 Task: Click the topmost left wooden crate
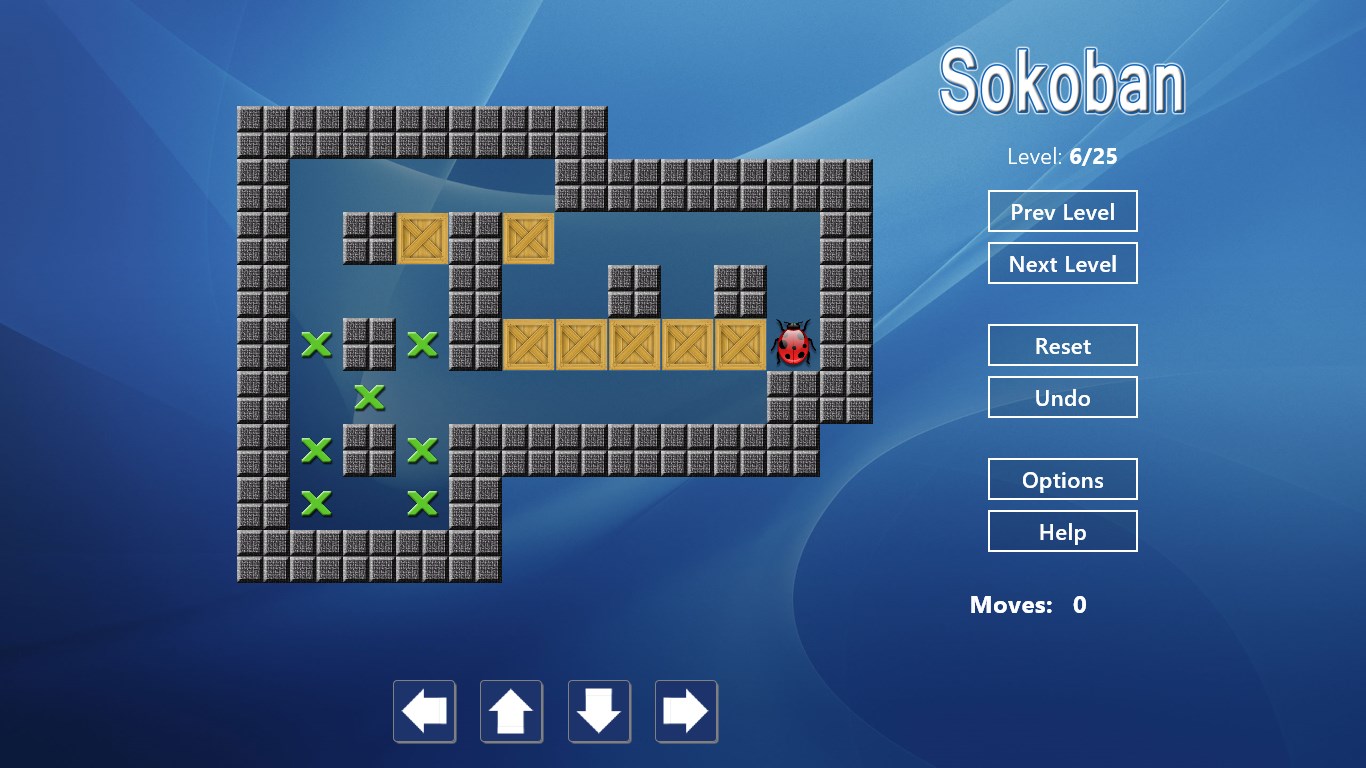[x=423, y=238]
